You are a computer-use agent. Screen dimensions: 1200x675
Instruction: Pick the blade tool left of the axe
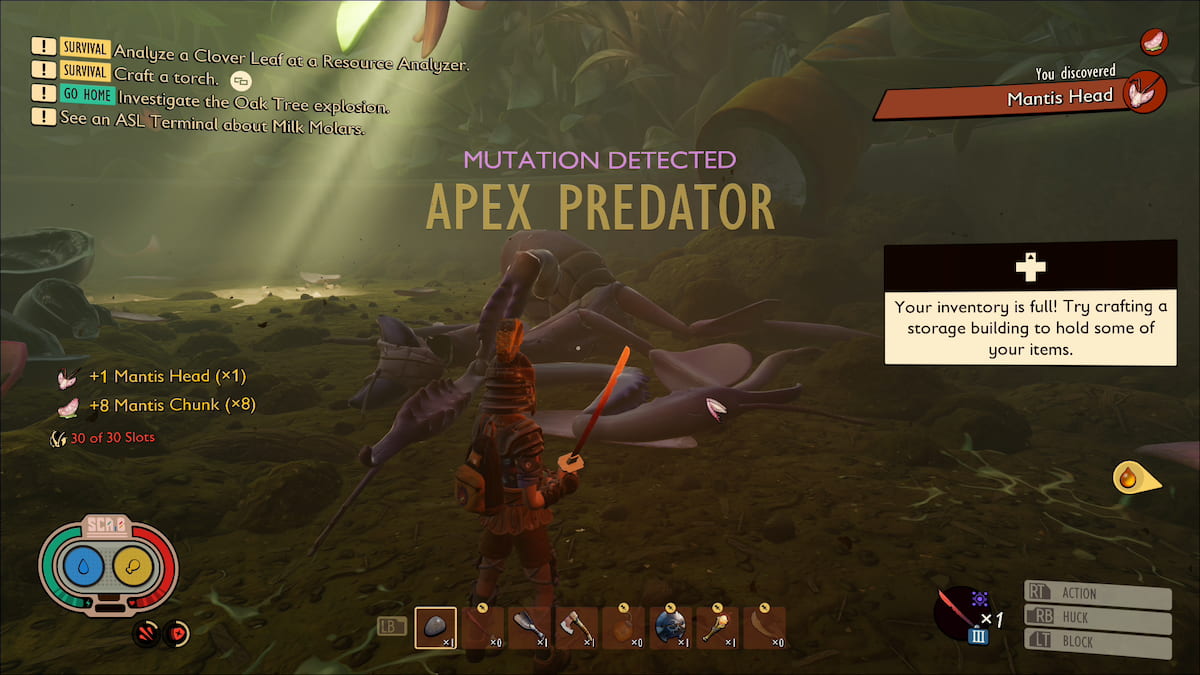tap(529, 628)
